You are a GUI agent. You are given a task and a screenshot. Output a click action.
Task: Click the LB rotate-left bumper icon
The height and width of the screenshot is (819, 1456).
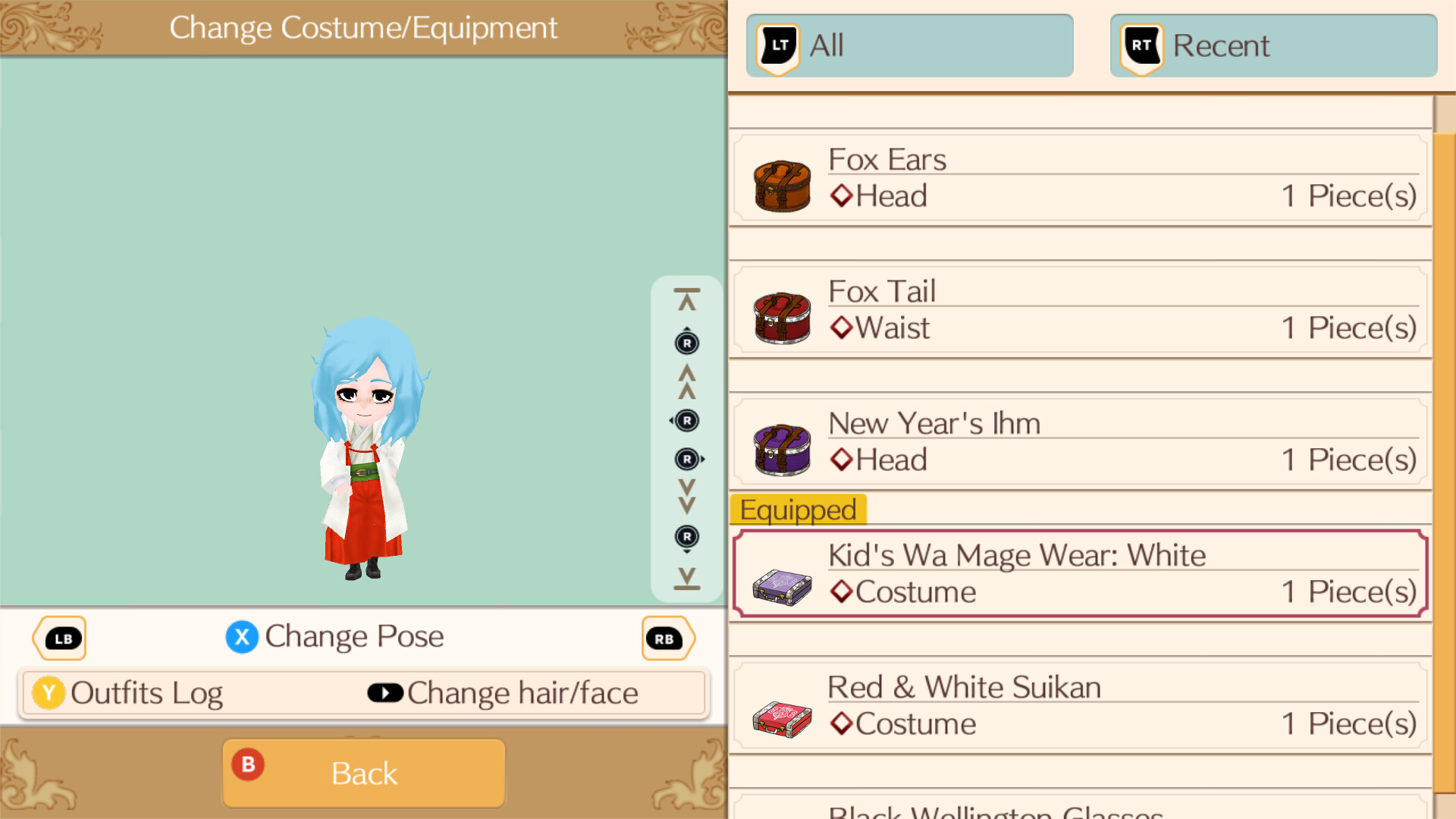coord(59,638)
